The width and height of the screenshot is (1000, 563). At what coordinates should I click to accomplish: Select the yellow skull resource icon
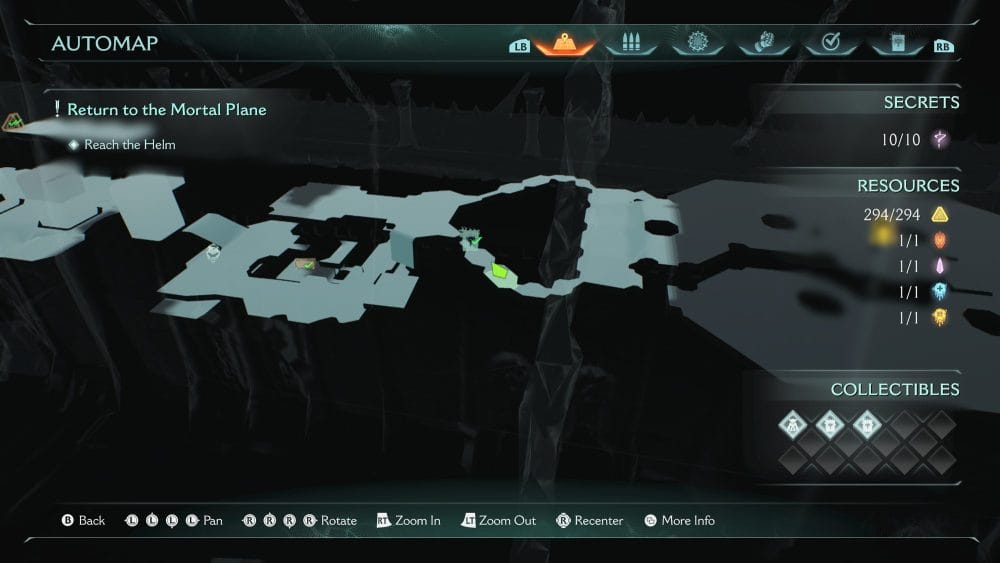[940, 318]
